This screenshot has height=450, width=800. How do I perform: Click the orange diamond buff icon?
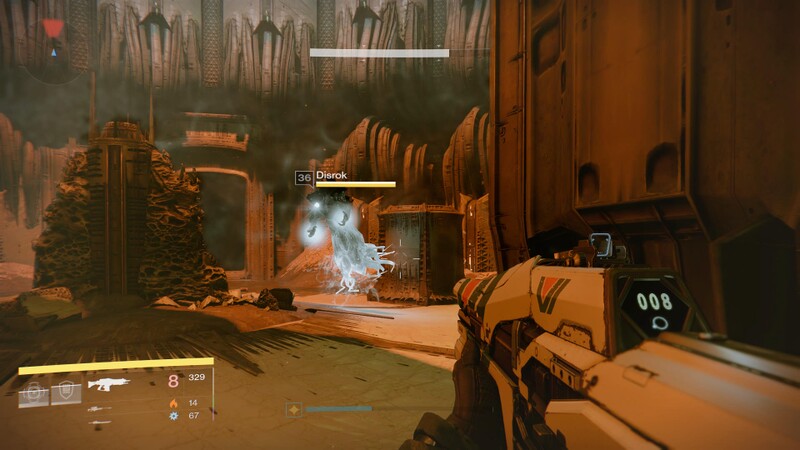point(294,409)
